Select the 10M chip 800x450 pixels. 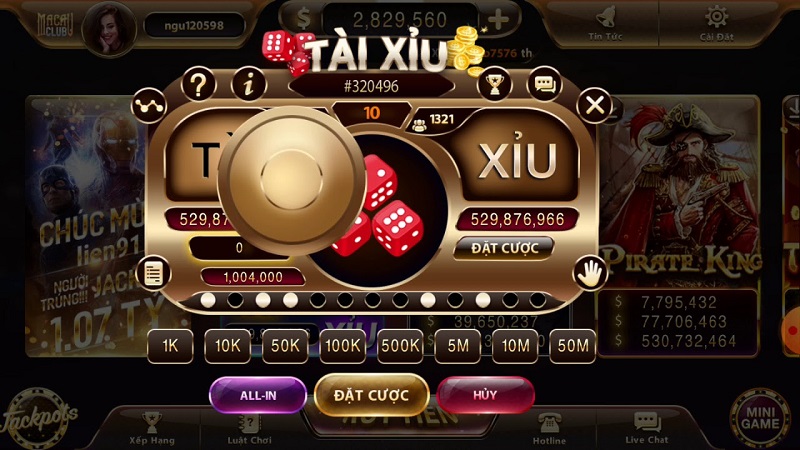(516, 346)
